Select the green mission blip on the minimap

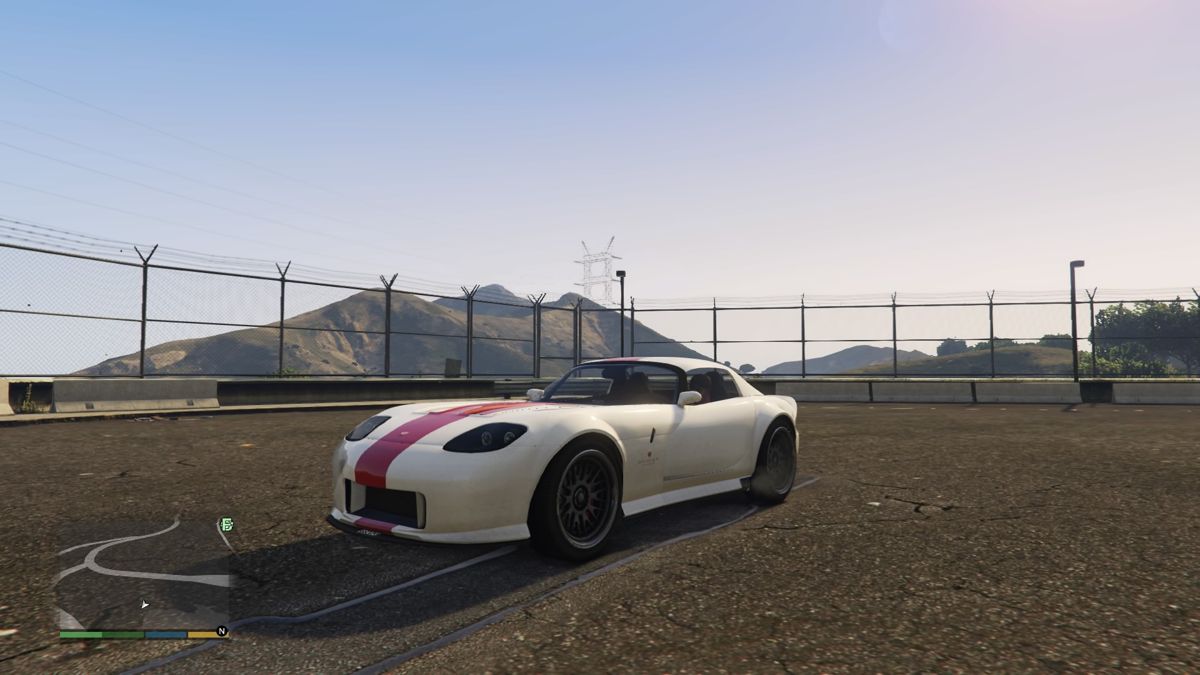(226, 524)
